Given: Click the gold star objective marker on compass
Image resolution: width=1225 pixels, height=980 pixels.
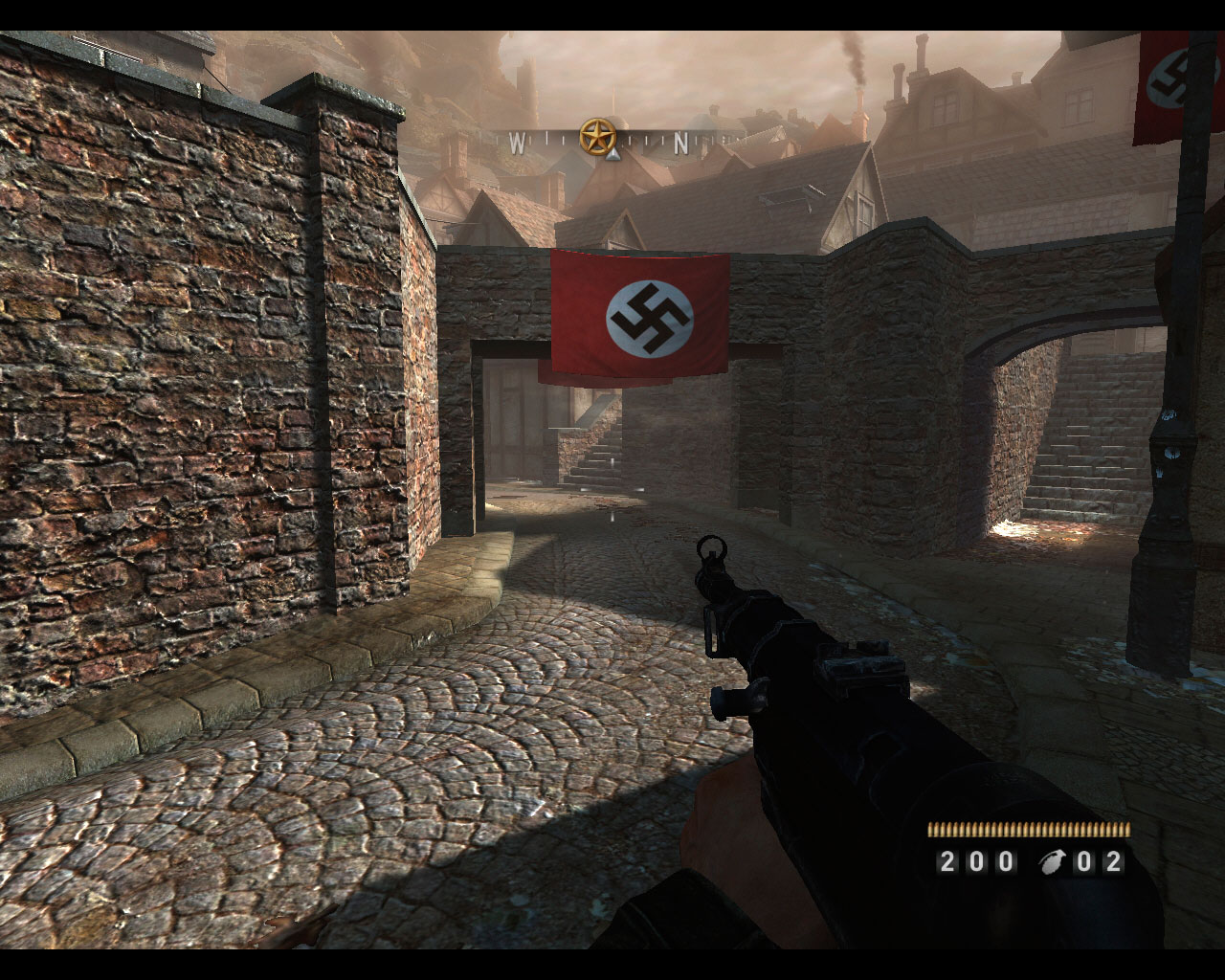Looking at the screenshot, I should pyautogui.click(x=598, y=137).
